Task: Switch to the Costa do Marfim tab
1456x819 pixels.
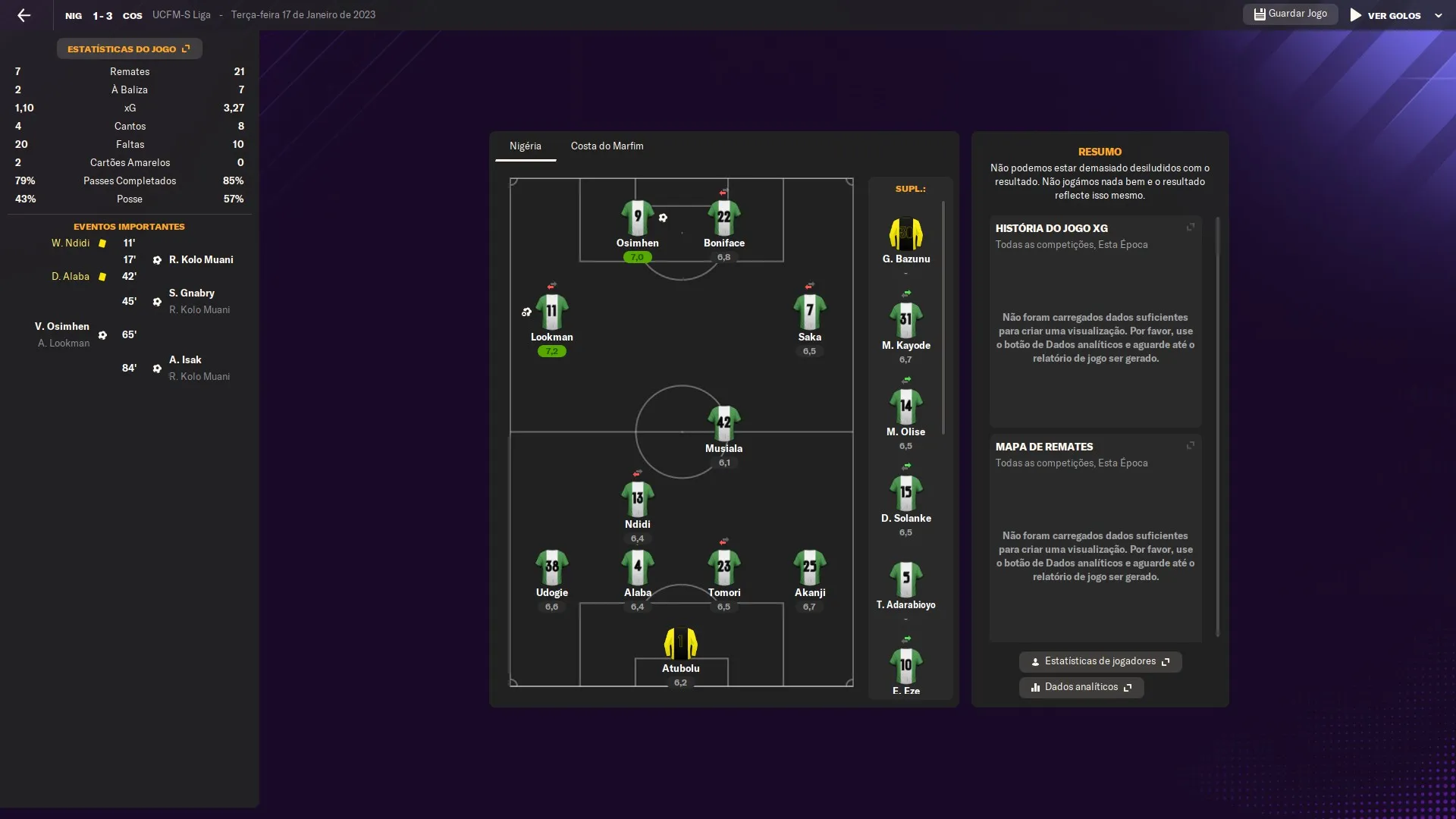Action: point(607,146)
